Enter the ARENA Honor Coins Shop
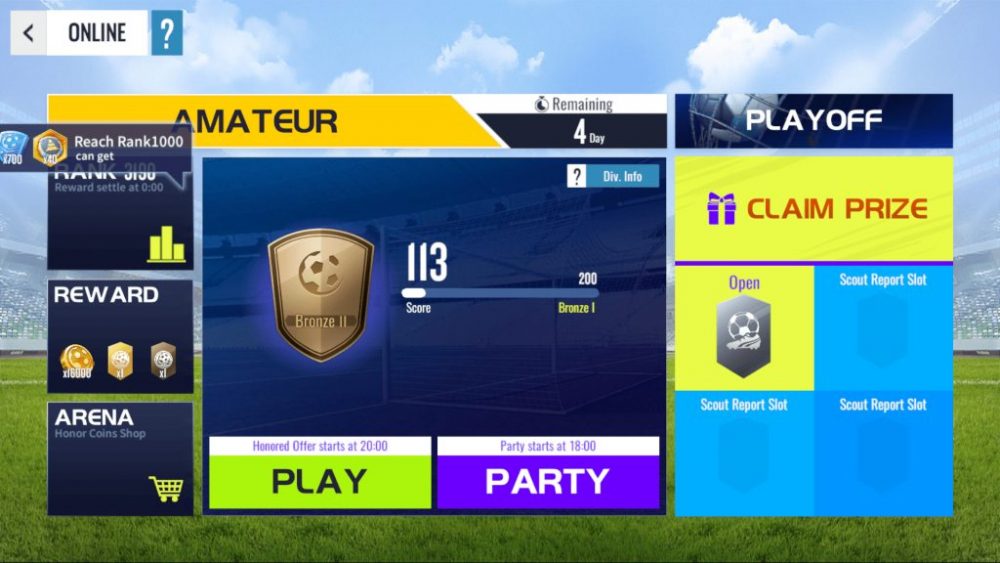This screenshot has width=1000, height=563. (x=120, y=458)
